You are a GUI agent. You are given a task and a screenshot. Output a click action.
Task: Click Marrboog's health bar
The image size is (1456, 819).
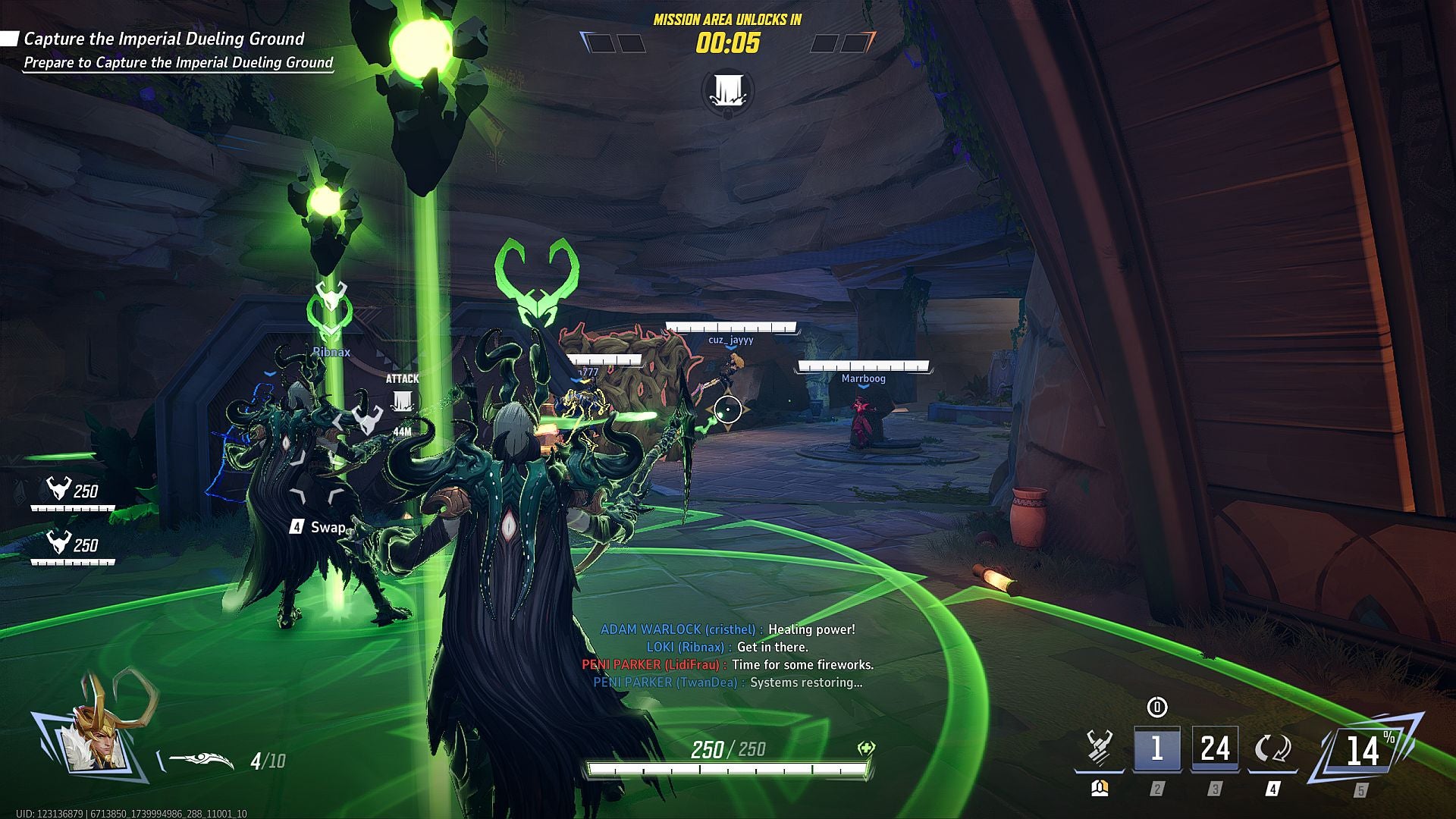(863, 366)
